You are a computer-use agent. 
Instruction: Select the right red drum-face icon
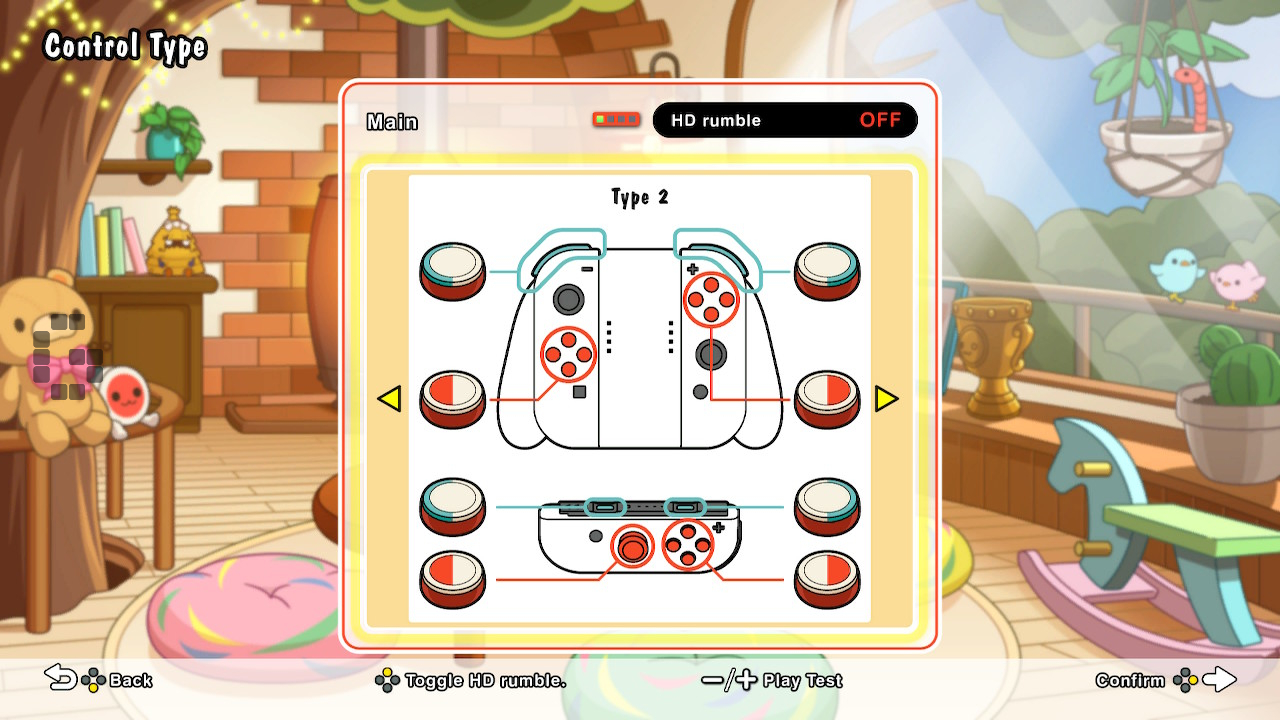click(828, 398)
